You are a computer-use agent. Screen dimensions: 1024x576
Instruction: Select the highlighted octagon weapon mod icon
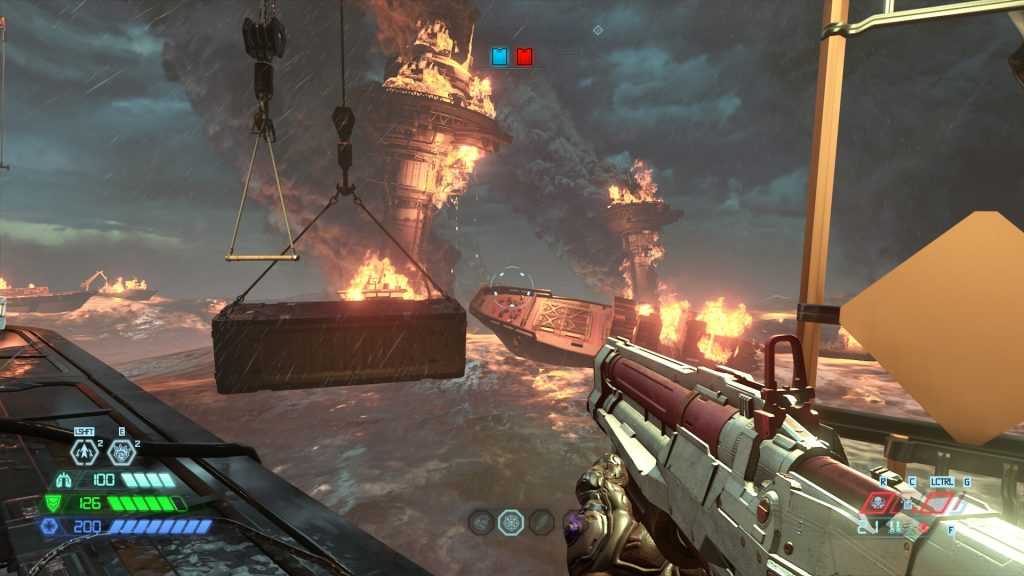click(x=511, y=521)
